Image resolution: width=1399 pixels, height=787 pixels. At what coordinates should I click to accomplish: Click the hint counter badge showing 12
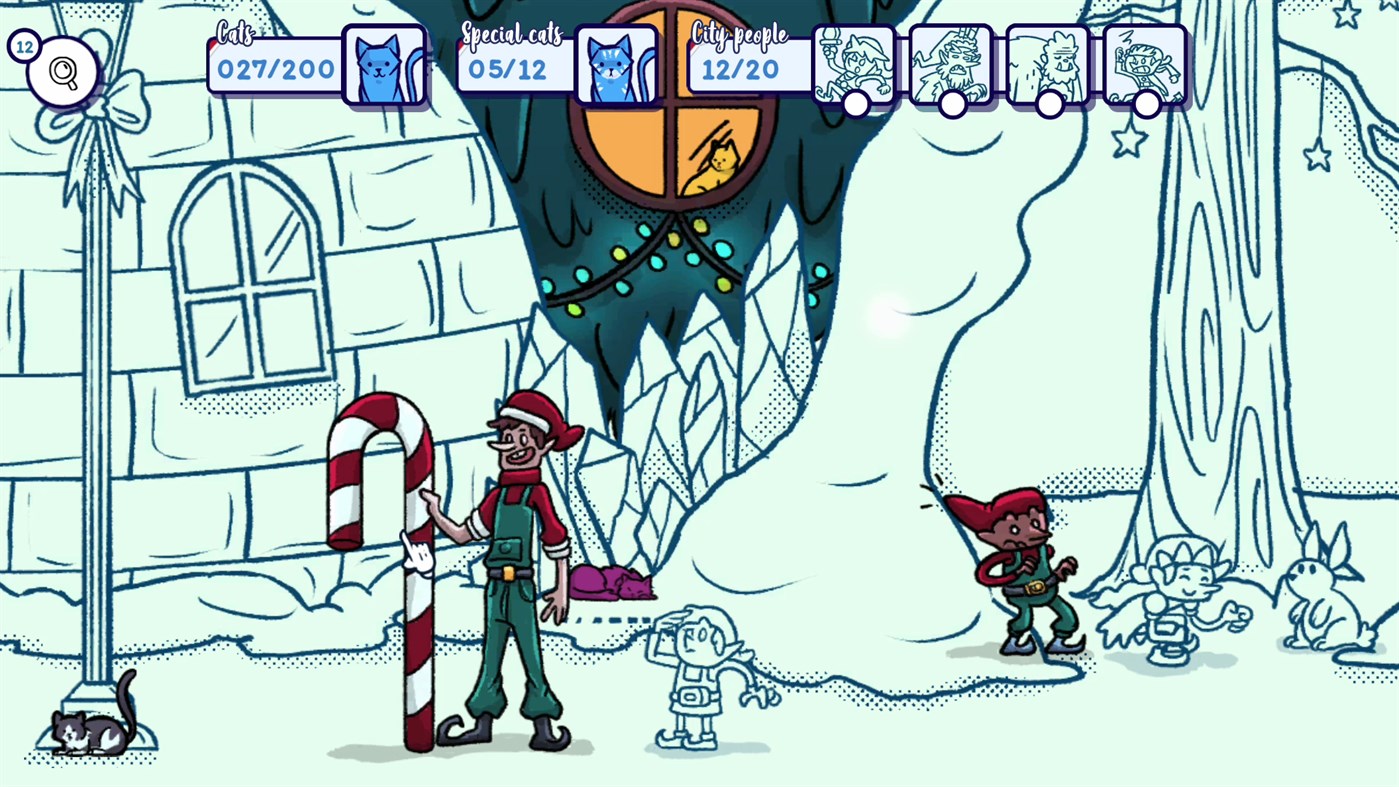23,45
